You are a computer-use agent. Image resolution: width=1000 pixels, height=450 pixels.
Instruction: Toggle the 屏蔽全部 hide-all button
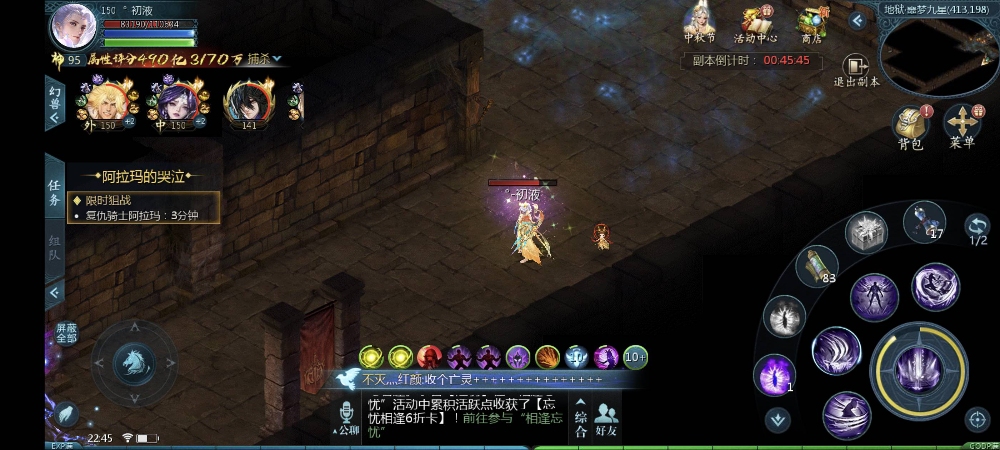pos(66,333)
